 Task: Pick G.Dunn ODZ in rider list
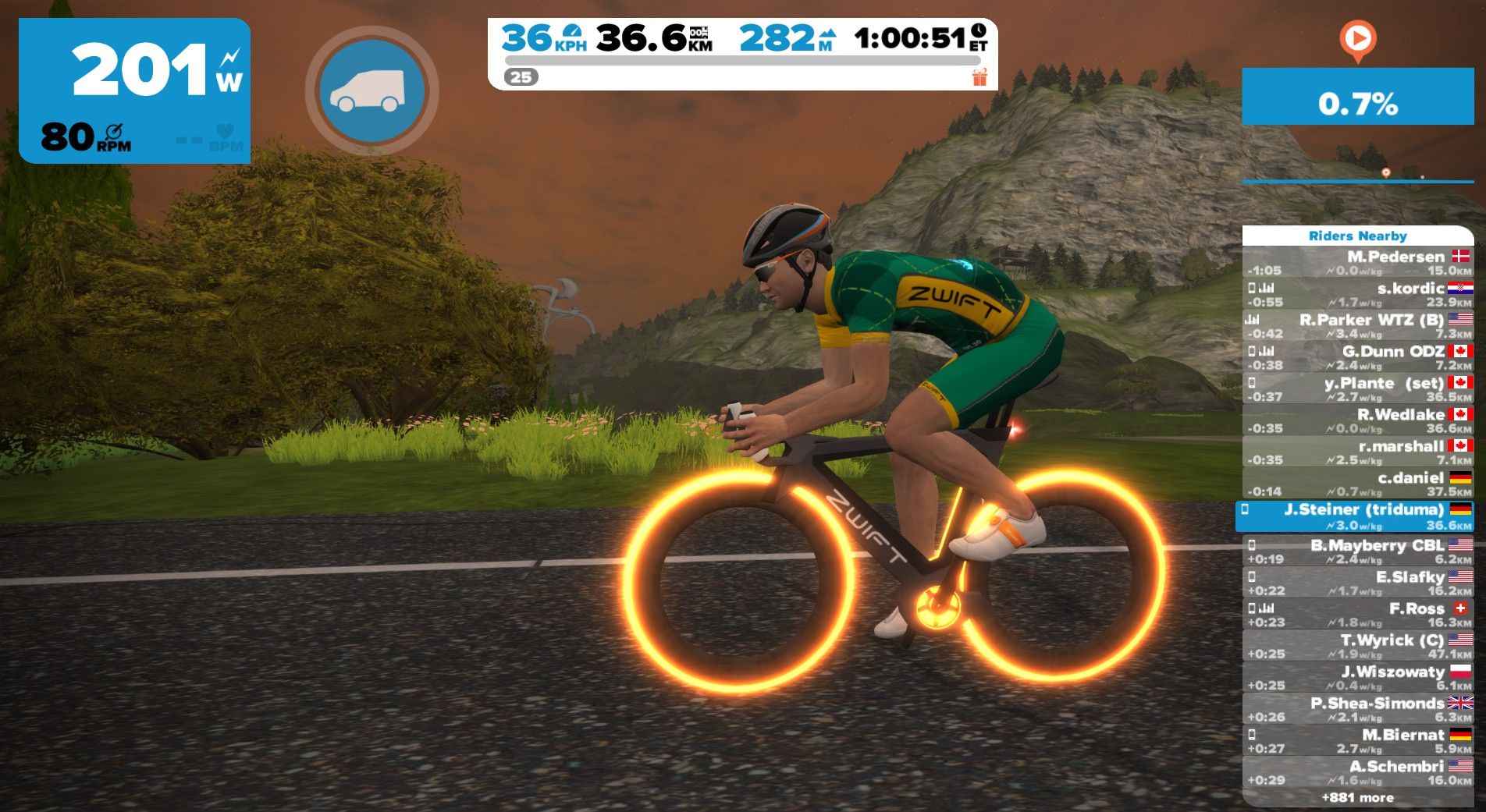(x=1357, y=357)
